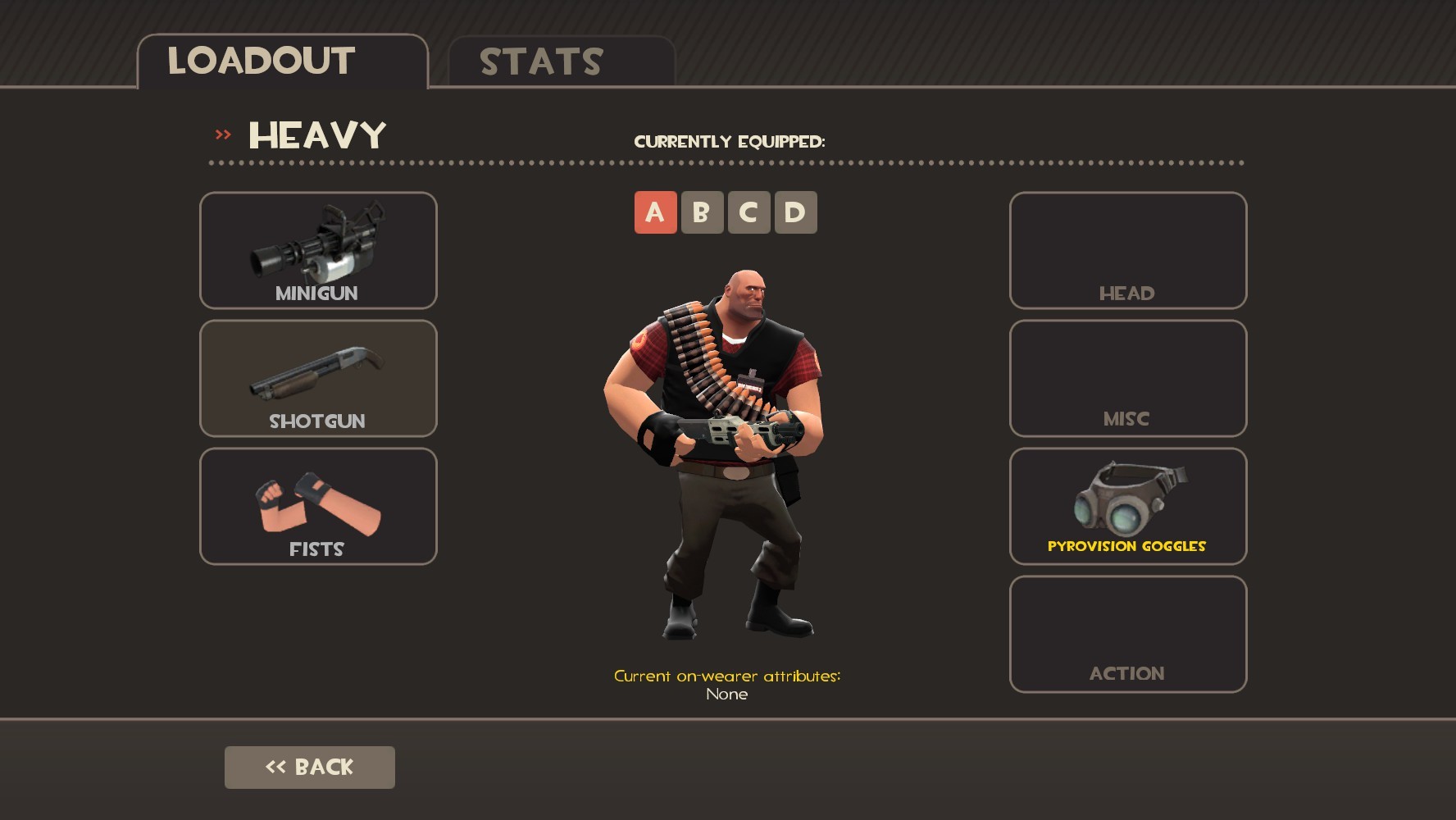Click the Back button
This screenshot has height=820, width=1456.
click(x=309, y=766)
